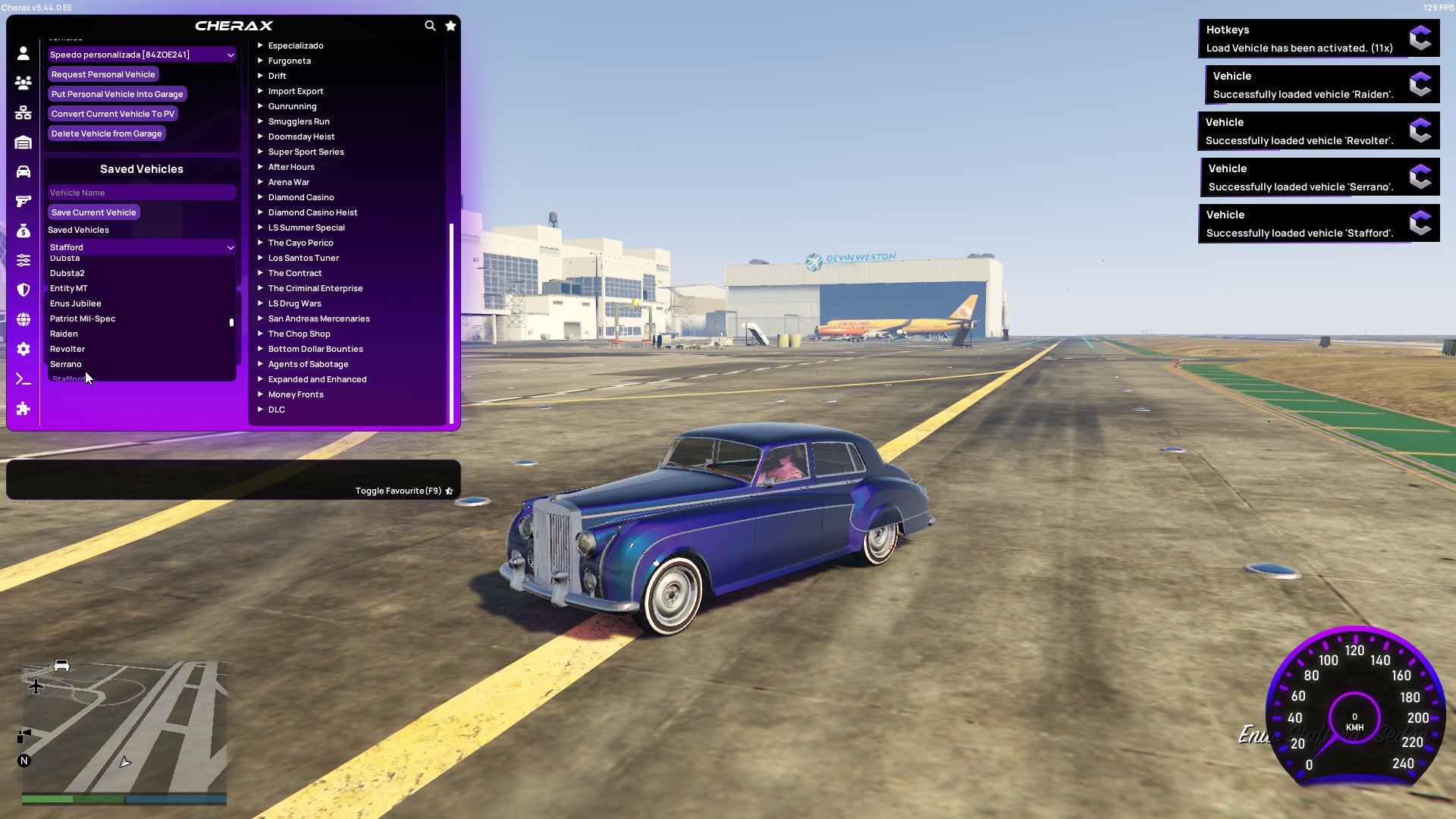This screenshot has height=819, width=1456.
Task: Open the search icon in the Cherax header
Action: (430, 25)
